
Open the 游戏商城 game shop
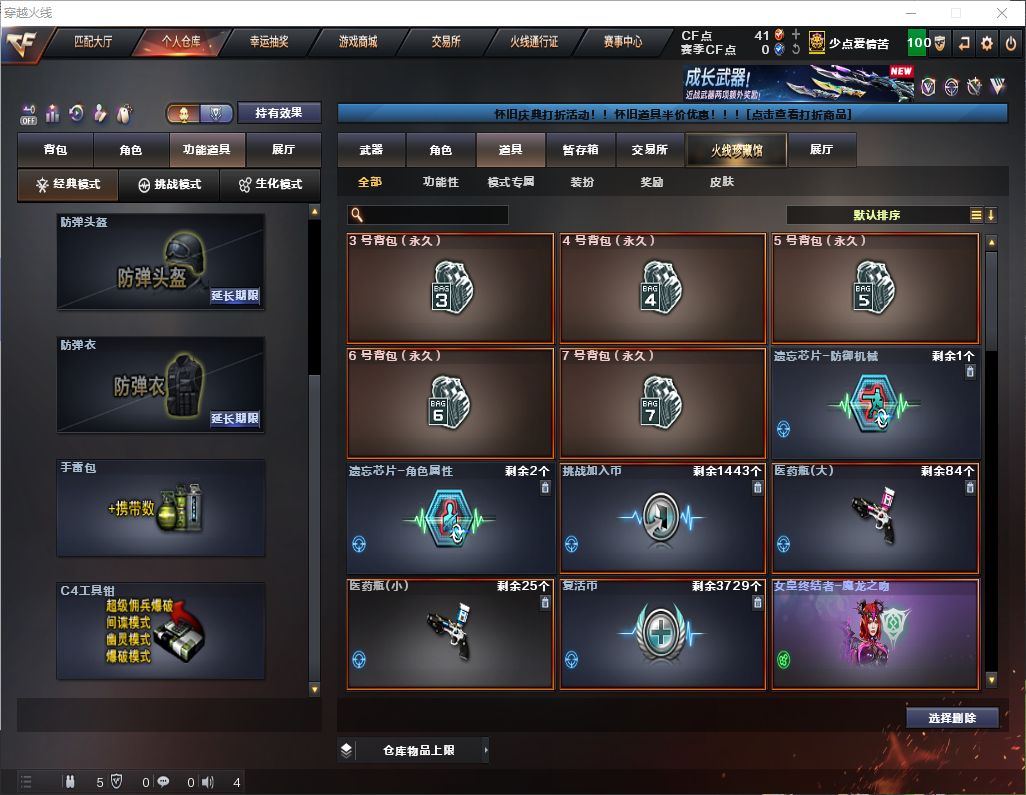tap(357, 42)
